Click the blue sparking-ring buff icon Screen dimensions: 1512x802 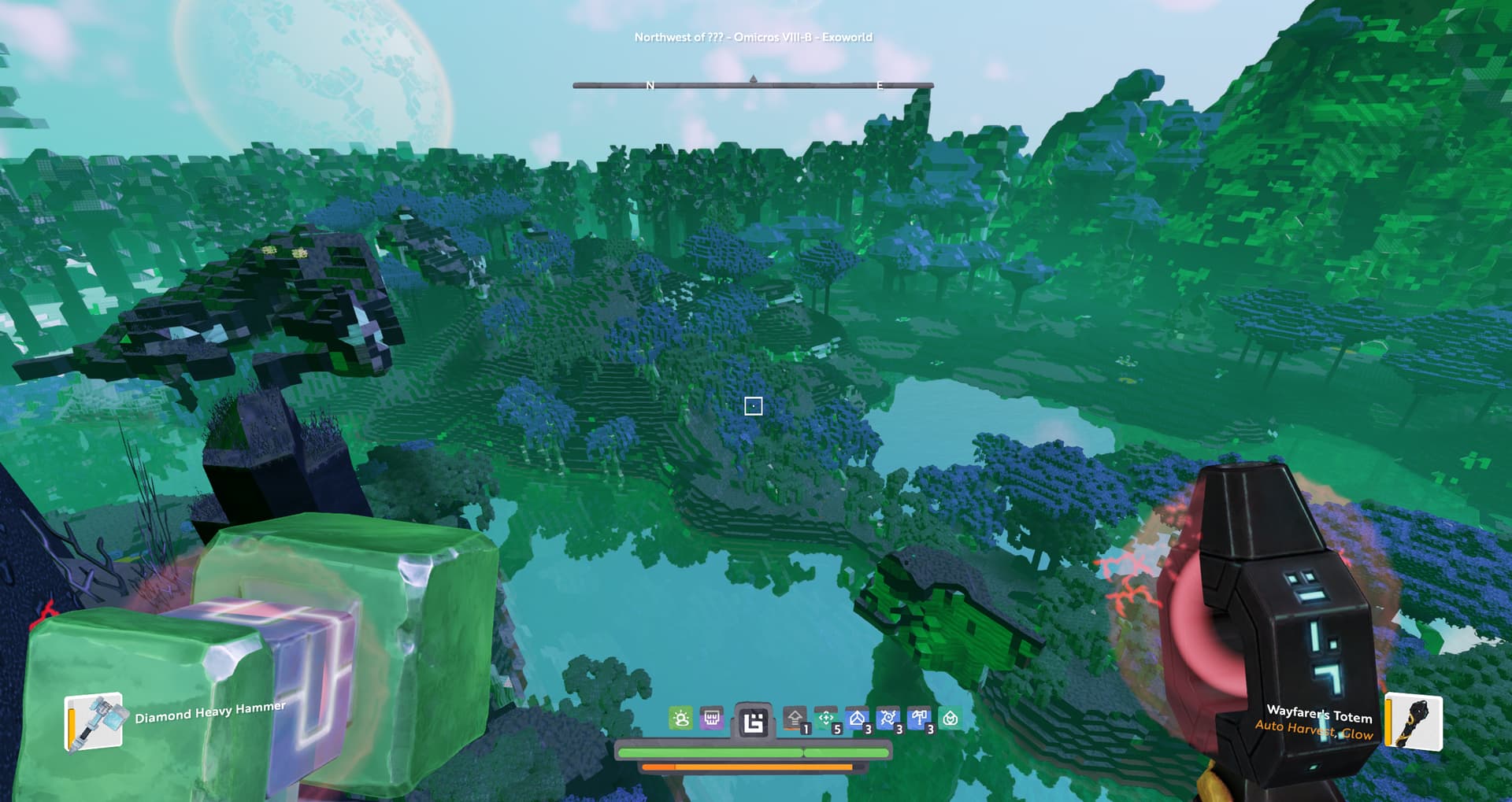[x=888, y=719]
